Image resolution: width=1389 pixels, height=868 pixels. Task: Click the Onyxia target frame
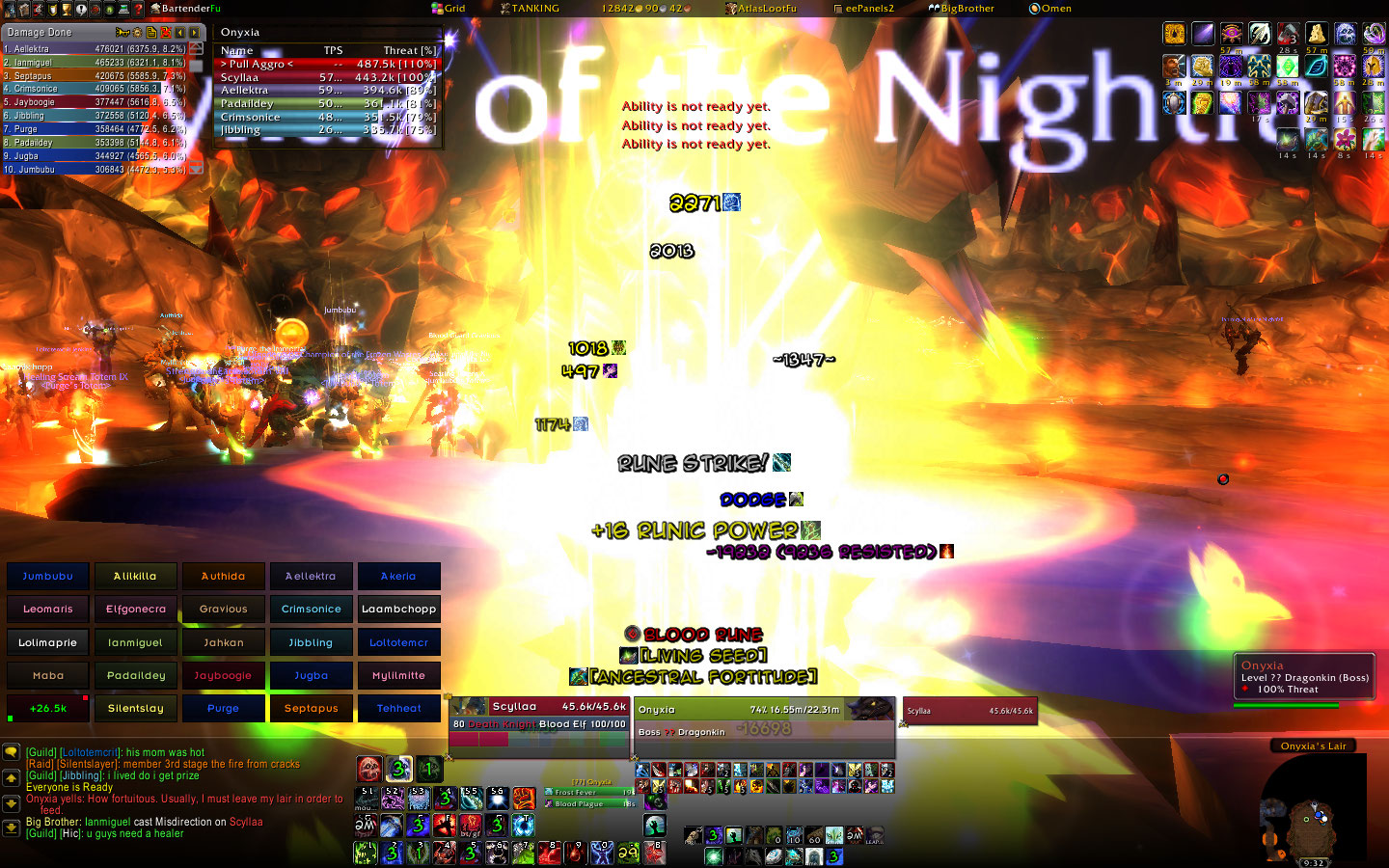point(764,719)
